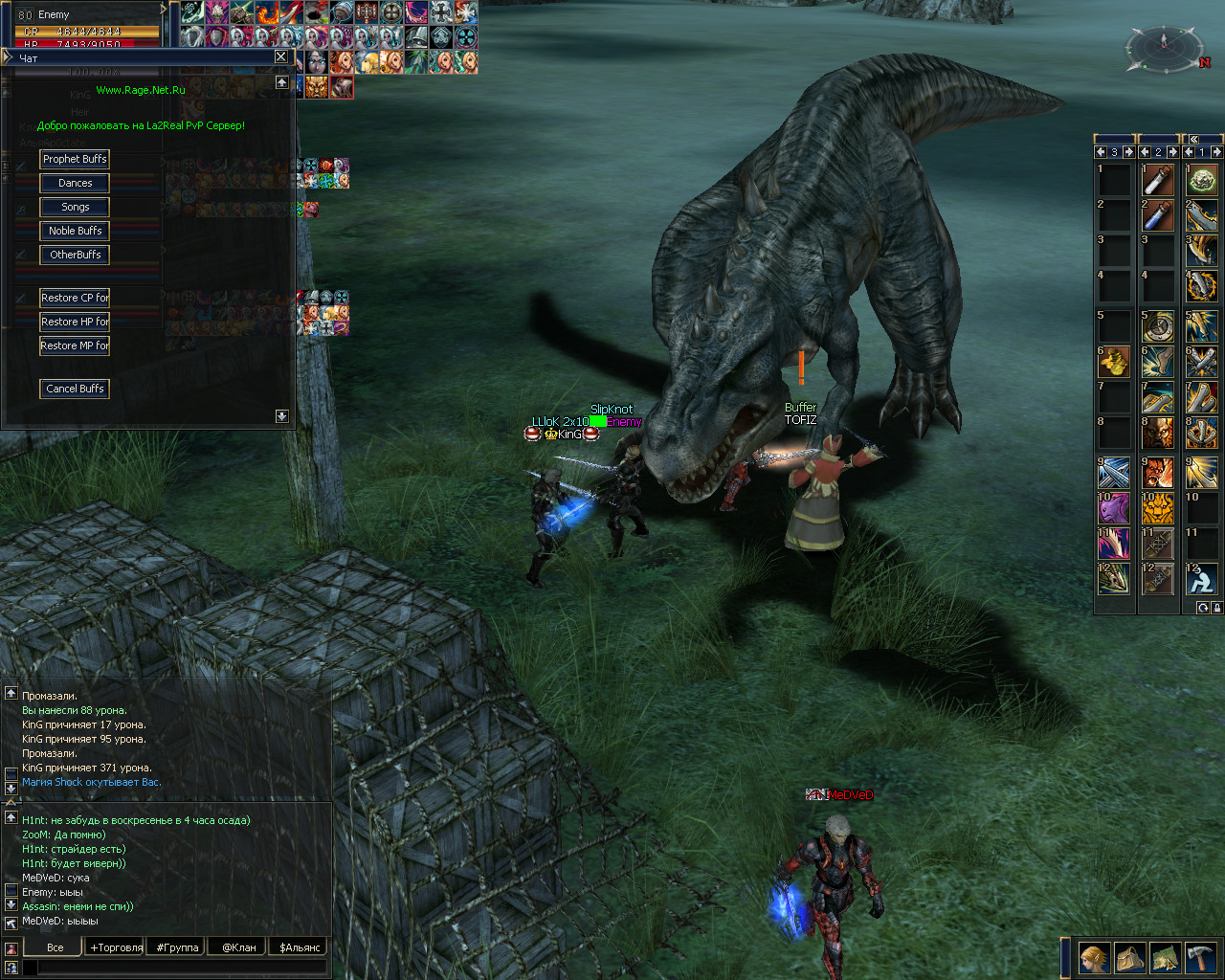Click the compass radar
Viewport: 1225px width, 980px height.
pyautogui.click(x=1164, y=47)
